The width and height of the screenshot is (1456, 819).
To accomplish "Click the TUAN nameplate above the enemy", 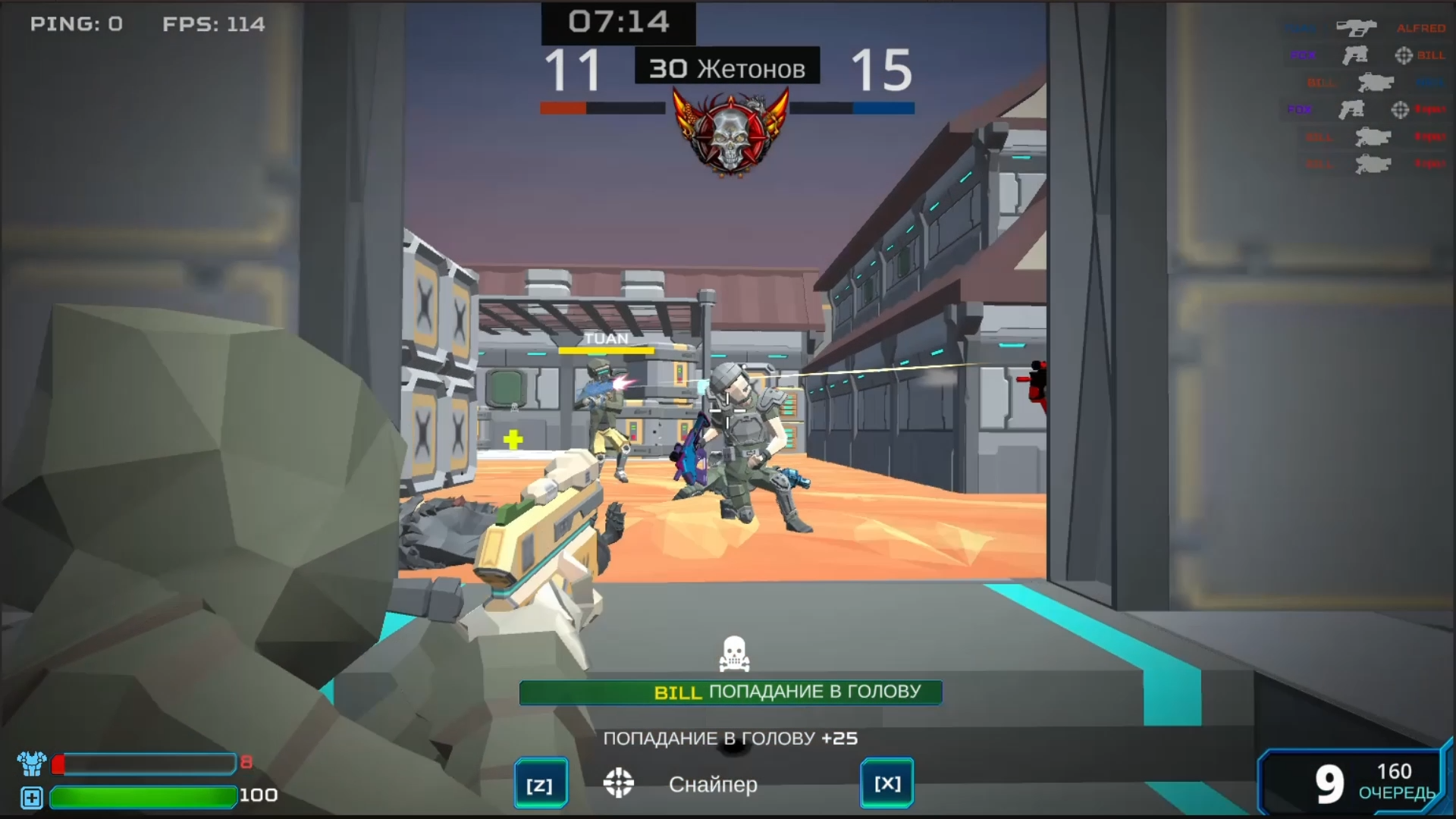I will coord(605,338).
